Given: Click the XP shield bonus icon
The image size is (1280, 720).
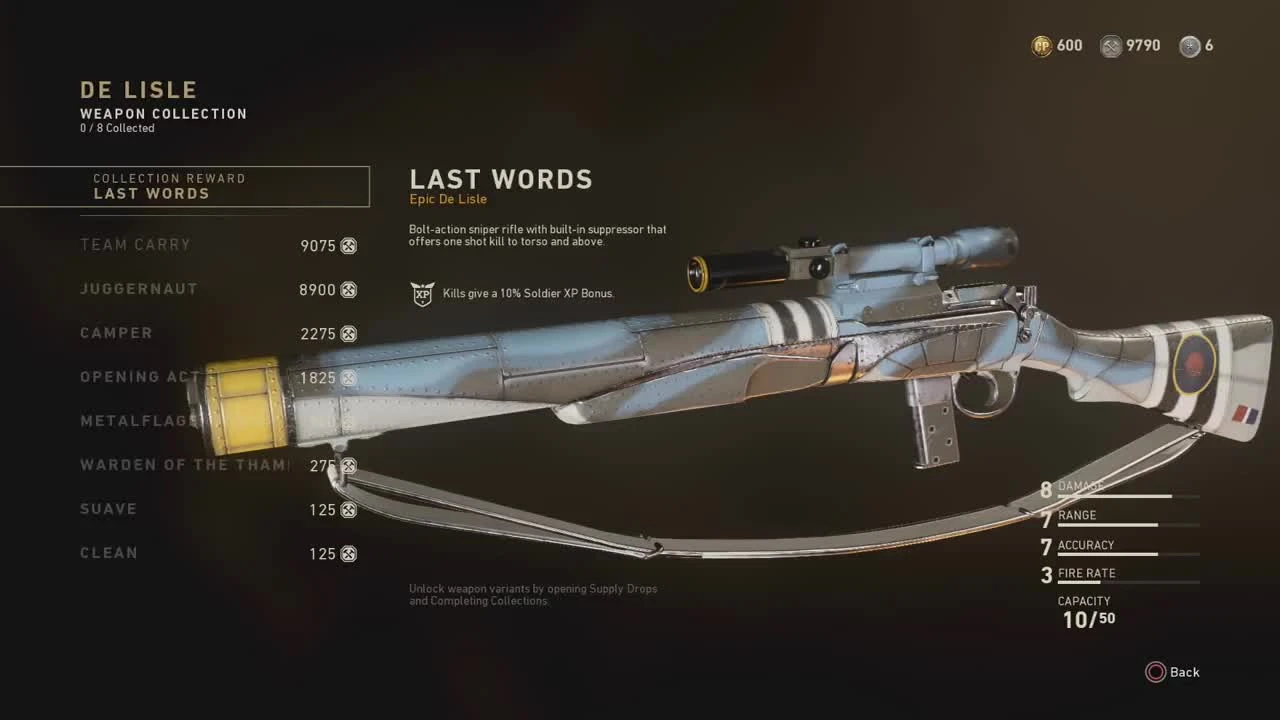Looking at the screenshot, I should coord(423,293).
